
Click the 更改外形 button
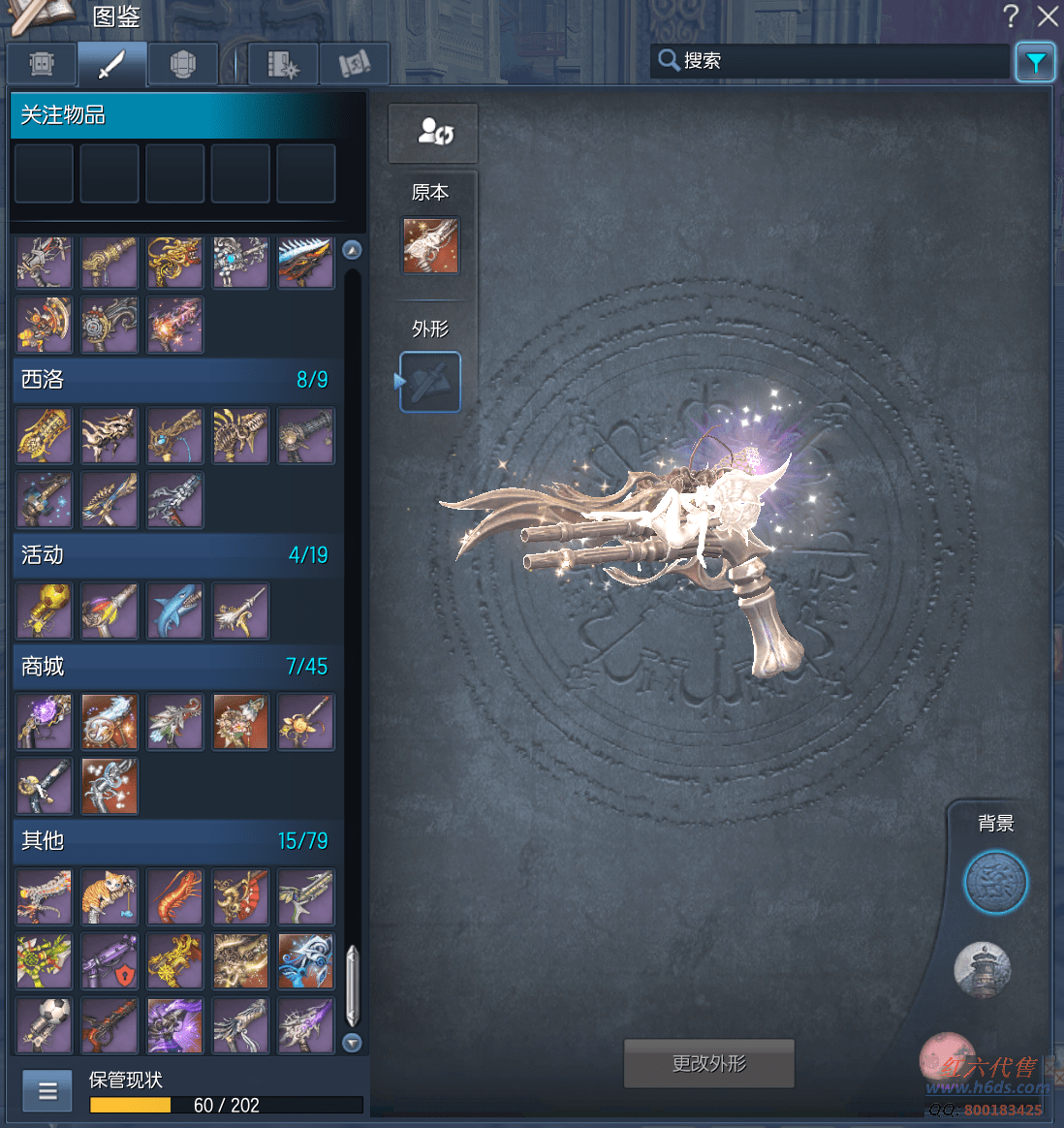click(x=708, y=1064)
